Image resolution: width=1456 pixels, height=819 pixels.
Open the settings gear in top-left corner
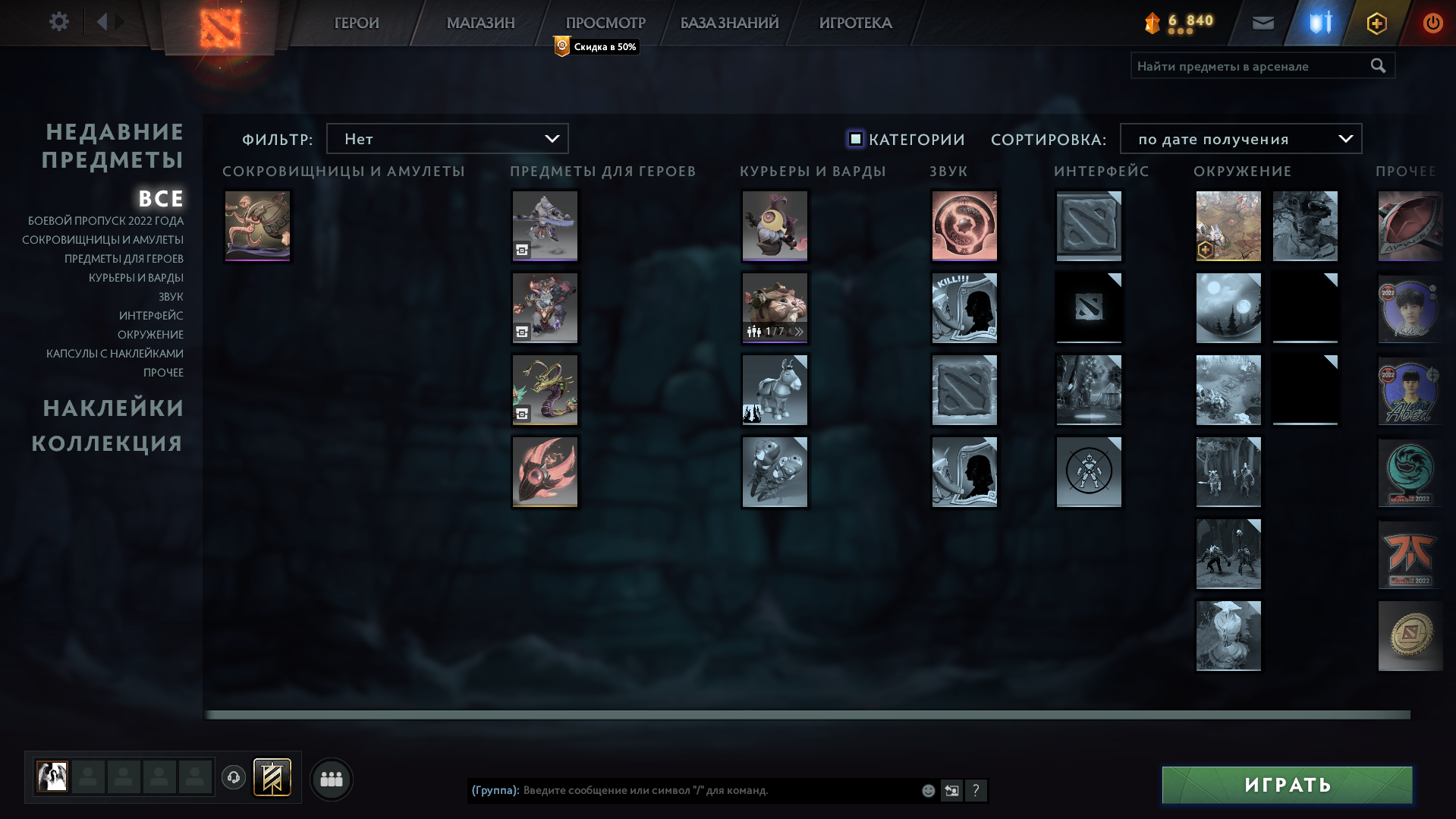[59, 21]
